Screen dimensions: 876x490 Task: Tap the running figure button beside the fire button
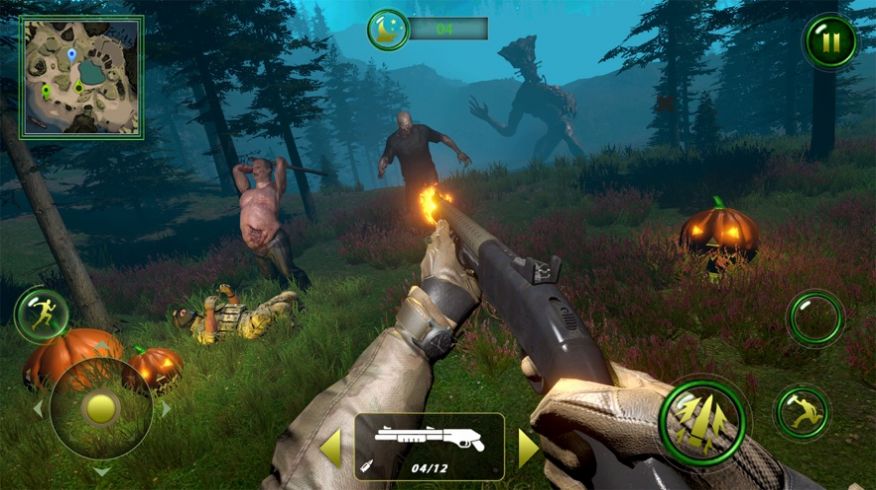(802, 413)
